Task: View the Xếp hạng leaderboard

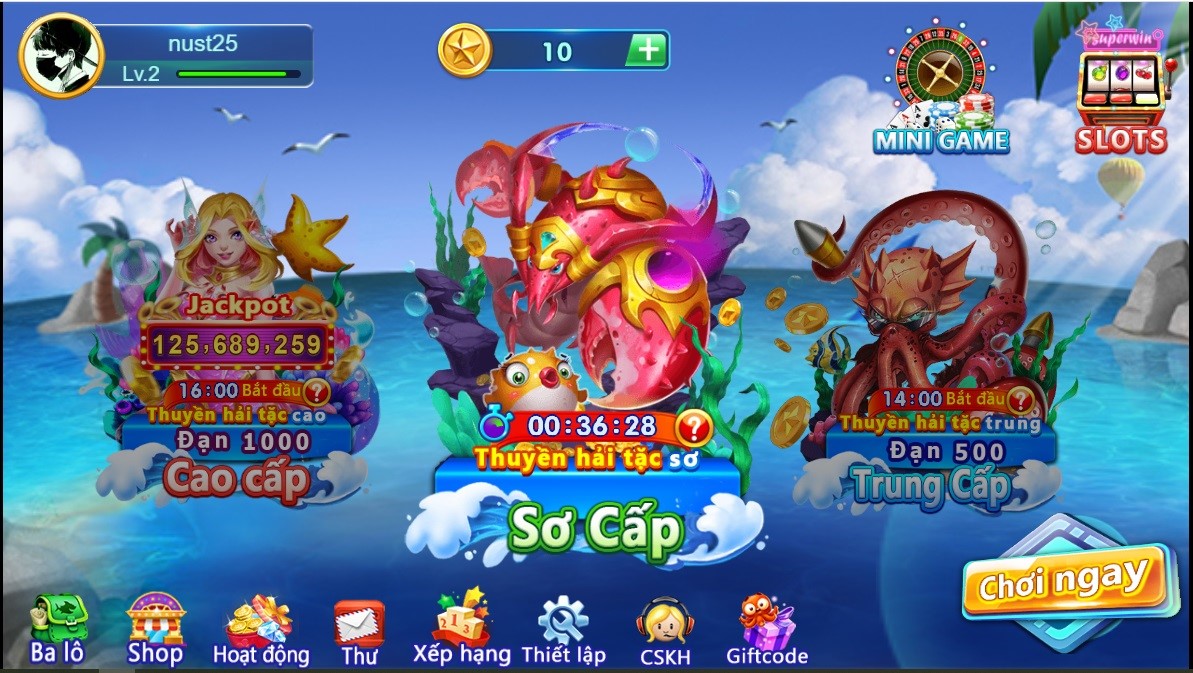Action: click(461, 628)
